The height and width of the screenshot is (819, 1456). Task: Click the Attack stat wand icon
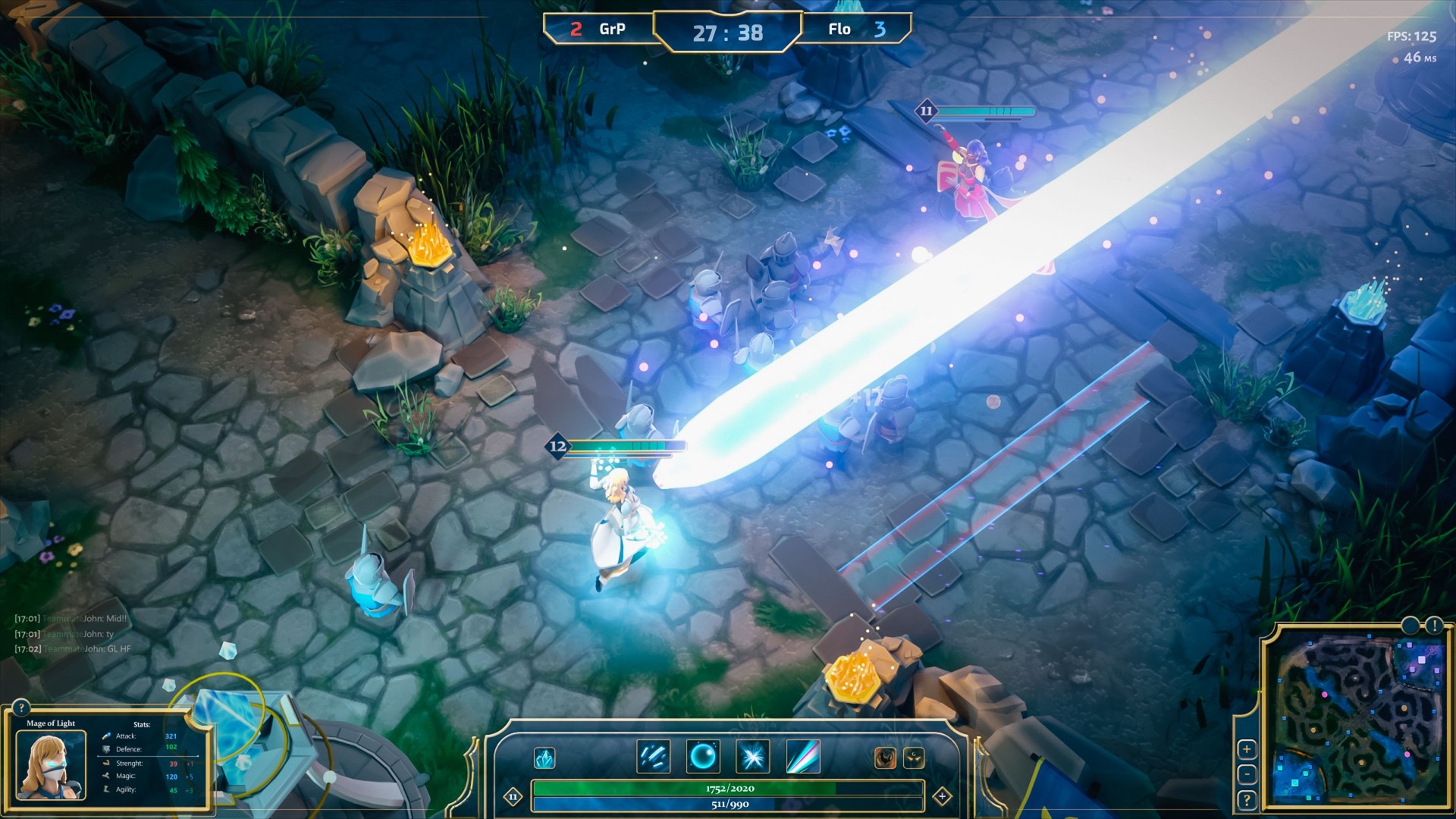tap(107, 736)
